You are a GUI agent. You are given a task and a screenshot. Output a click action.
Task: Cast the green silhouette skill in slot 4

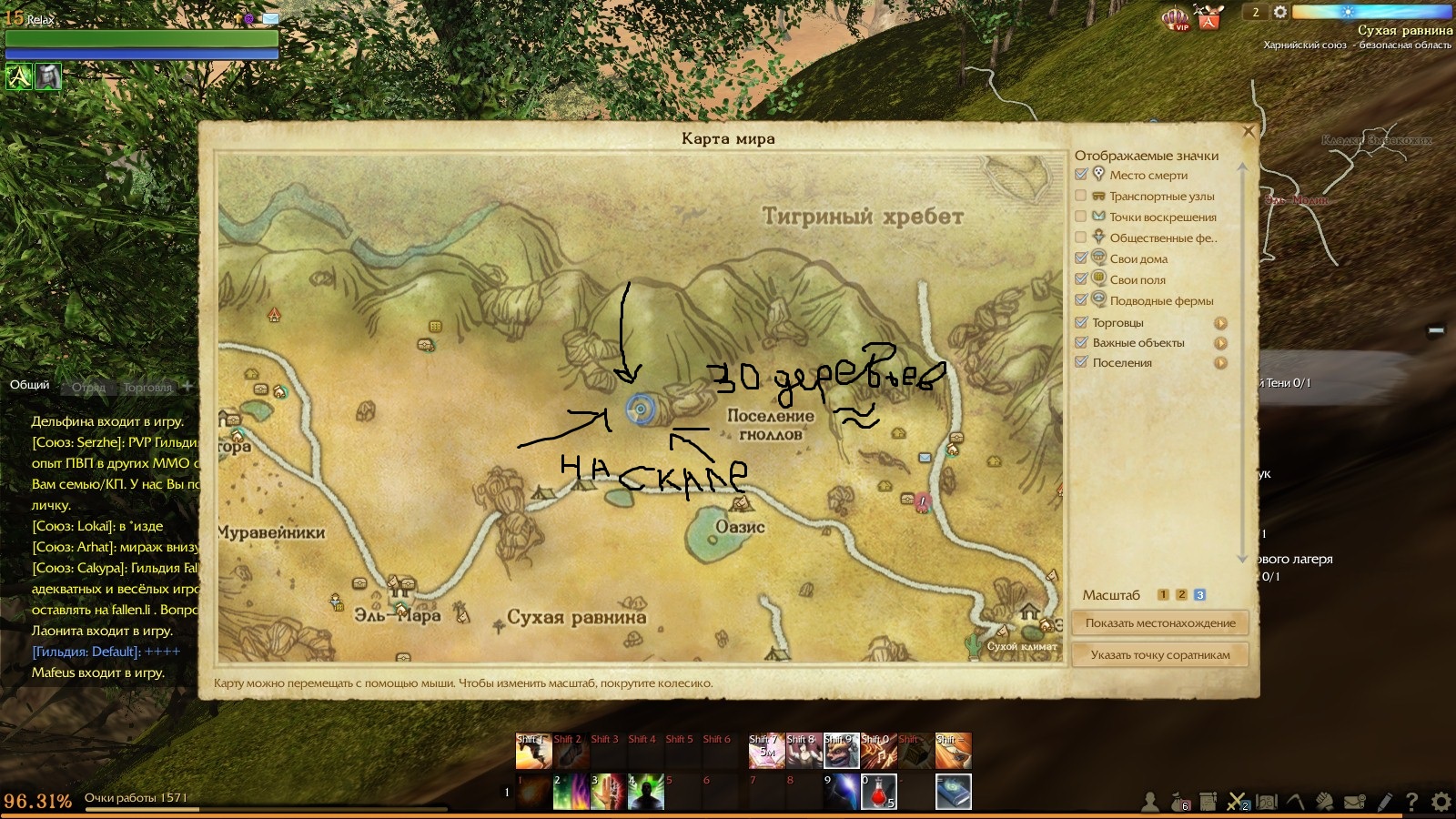click(645, 792)
